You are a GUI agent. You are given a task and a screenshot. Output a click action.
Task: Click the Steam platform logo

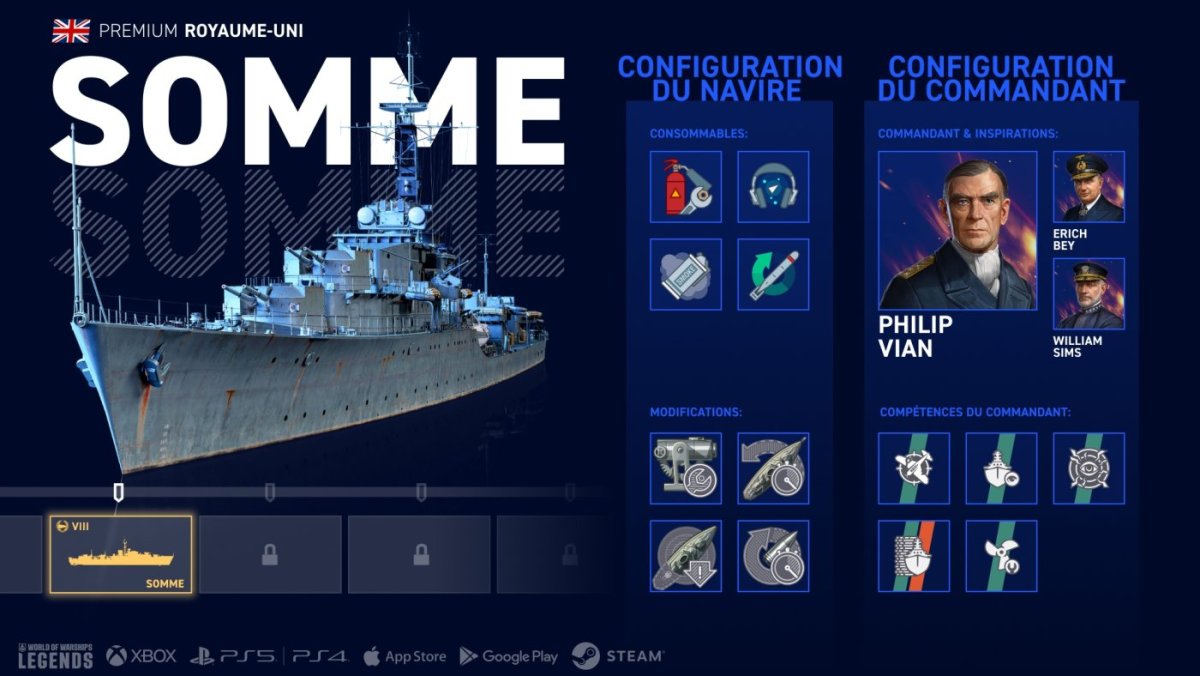coord(617,656)
